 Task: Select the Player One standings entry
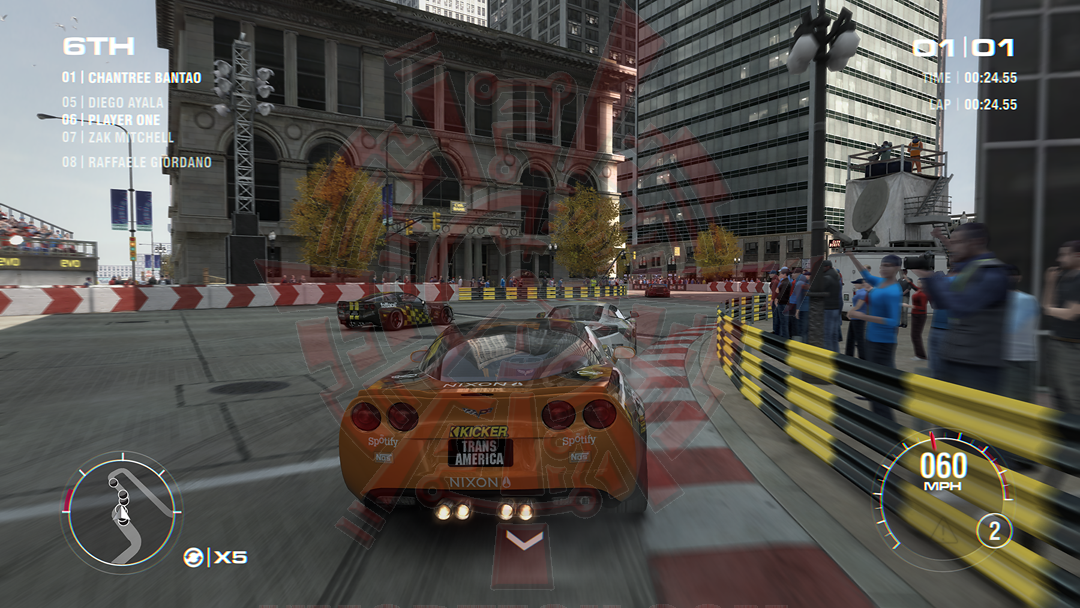point(110,120)
